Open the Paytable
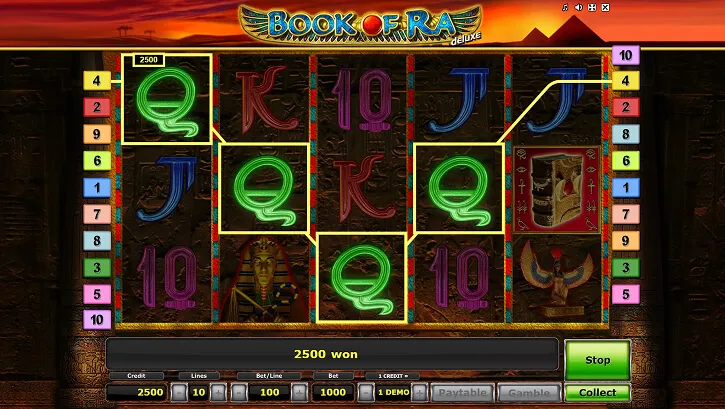Viewport: 725px width, 409px height. [462, 393]
